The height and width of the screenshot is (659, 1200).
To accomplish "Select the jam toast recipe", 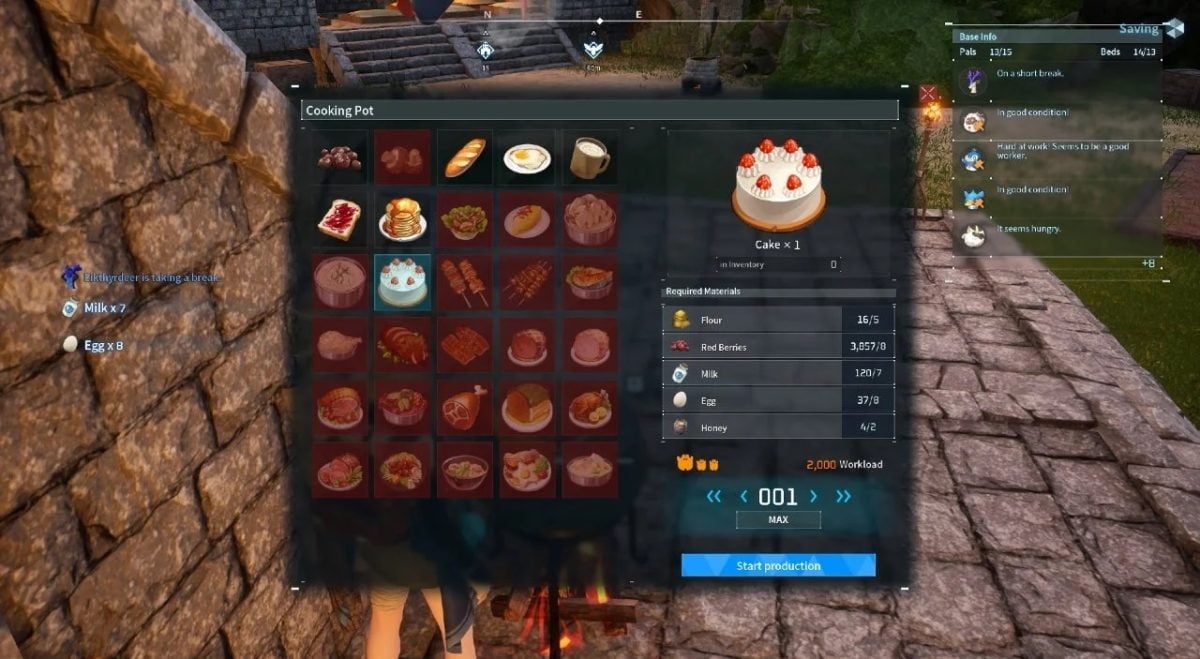I will [340, 219].
